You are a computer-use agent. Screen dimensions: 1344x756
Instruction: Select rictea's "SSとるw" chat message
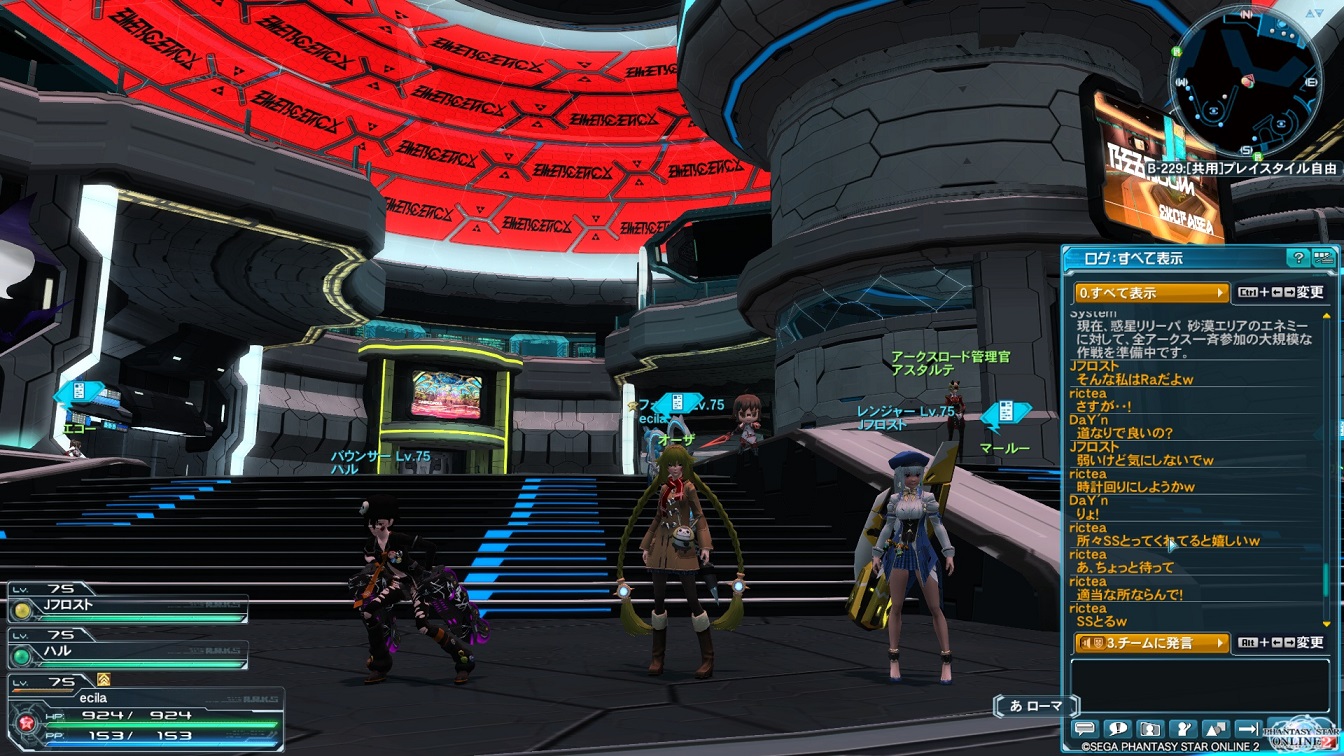pos(1100,621)
